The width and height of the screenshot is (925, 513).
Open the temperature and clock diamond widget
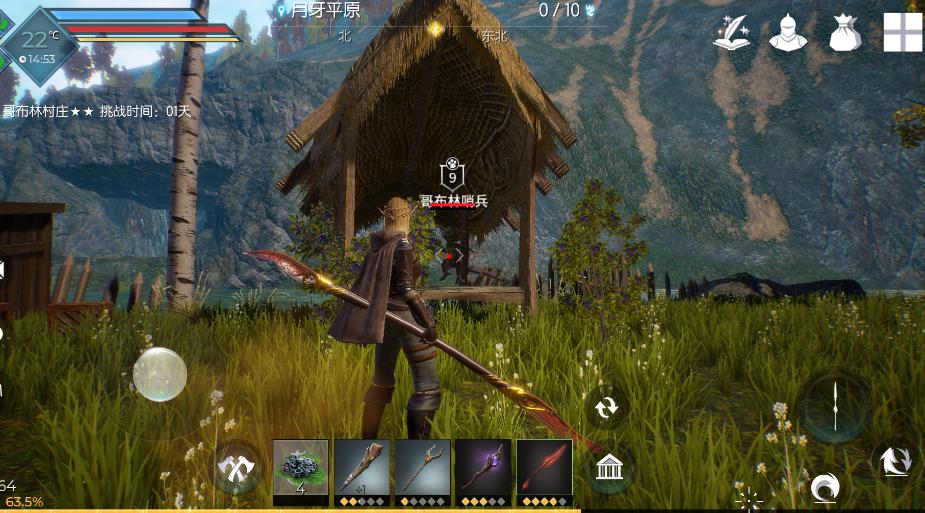click(39, 46)
